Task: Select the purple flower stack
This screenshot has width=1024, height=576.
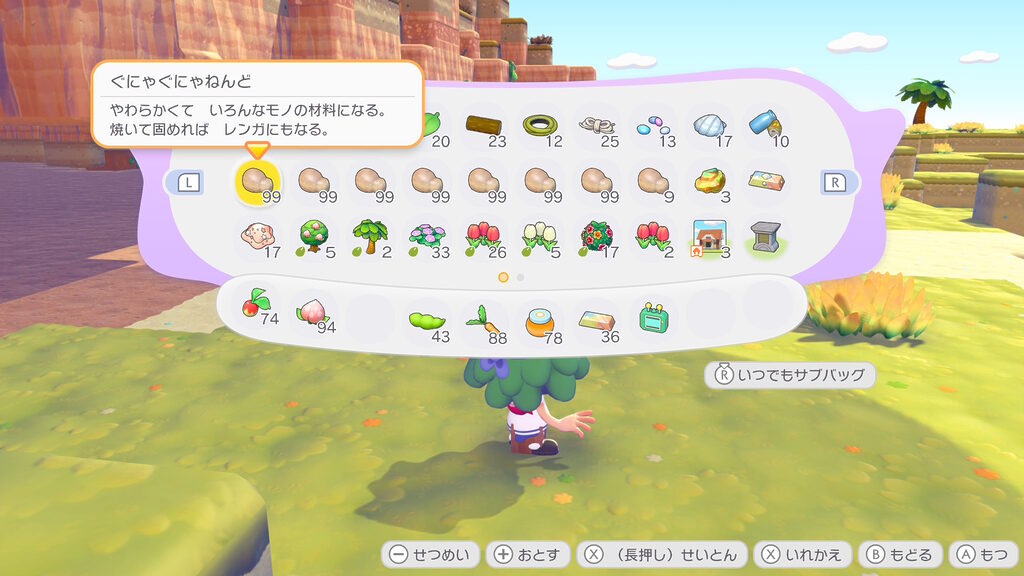Action: point(427,236)
